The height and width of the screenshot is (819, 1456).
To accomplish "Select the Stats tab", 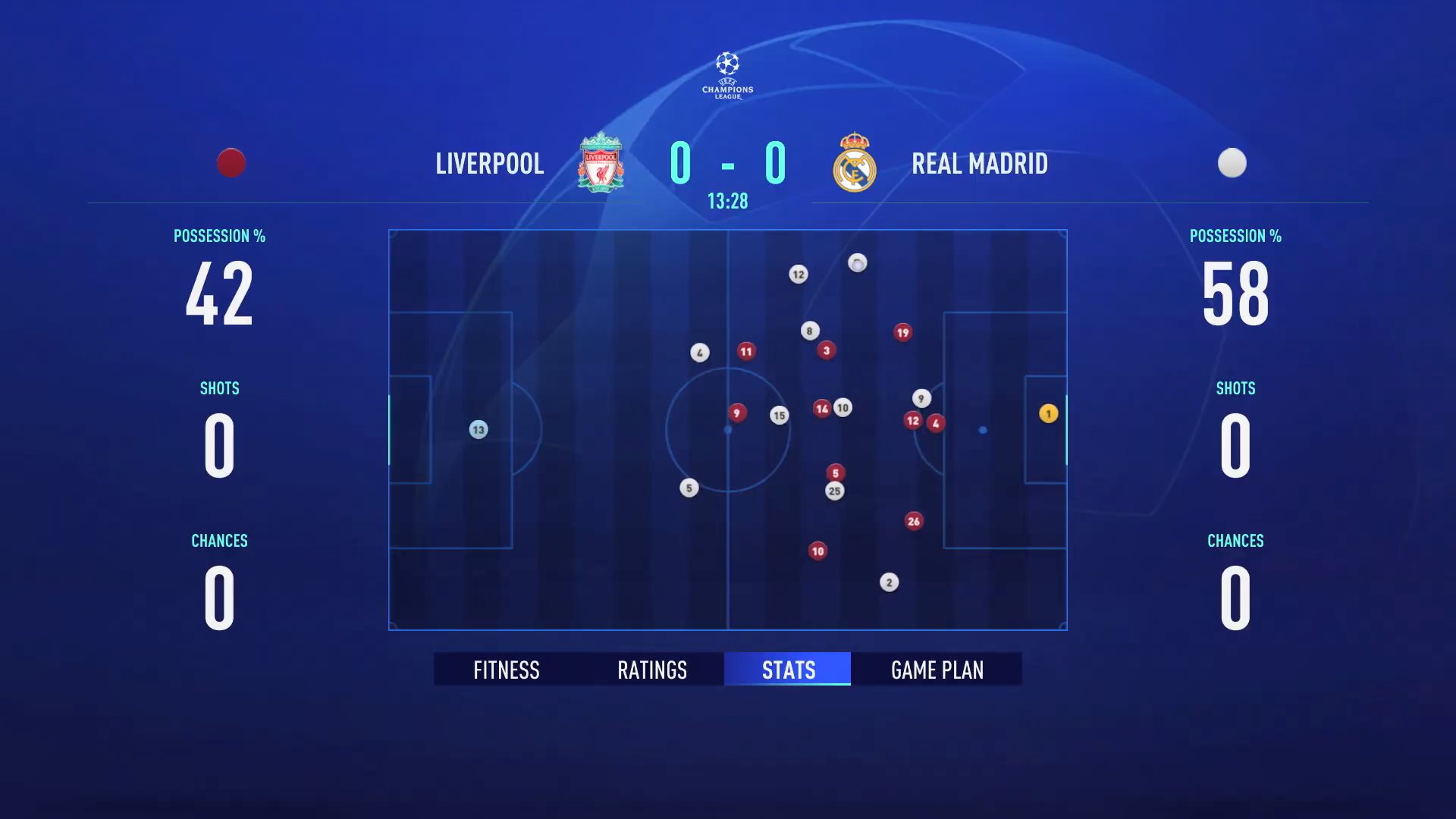I will [x=788, y=670].
